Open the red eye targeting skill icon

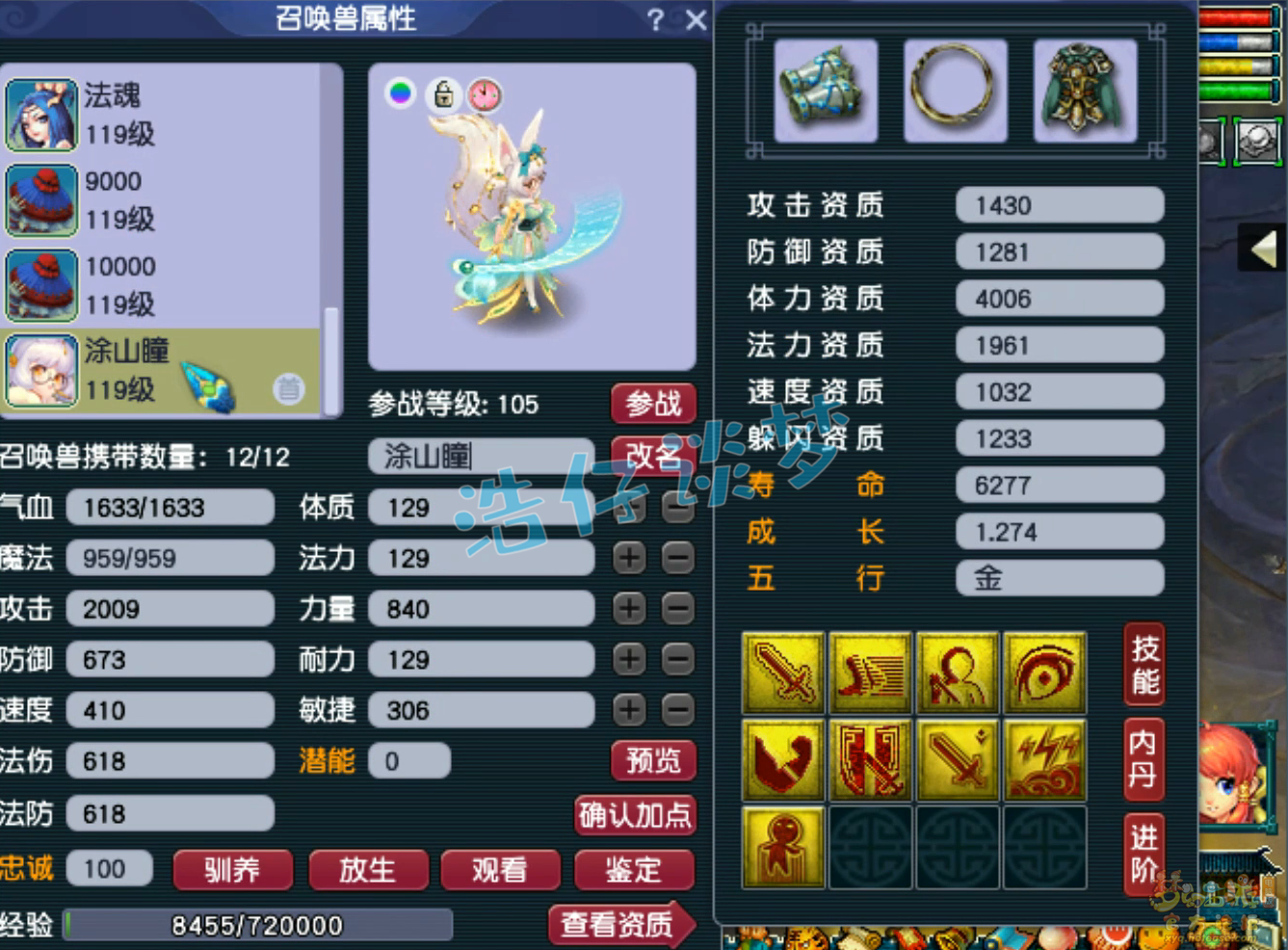1043,672
